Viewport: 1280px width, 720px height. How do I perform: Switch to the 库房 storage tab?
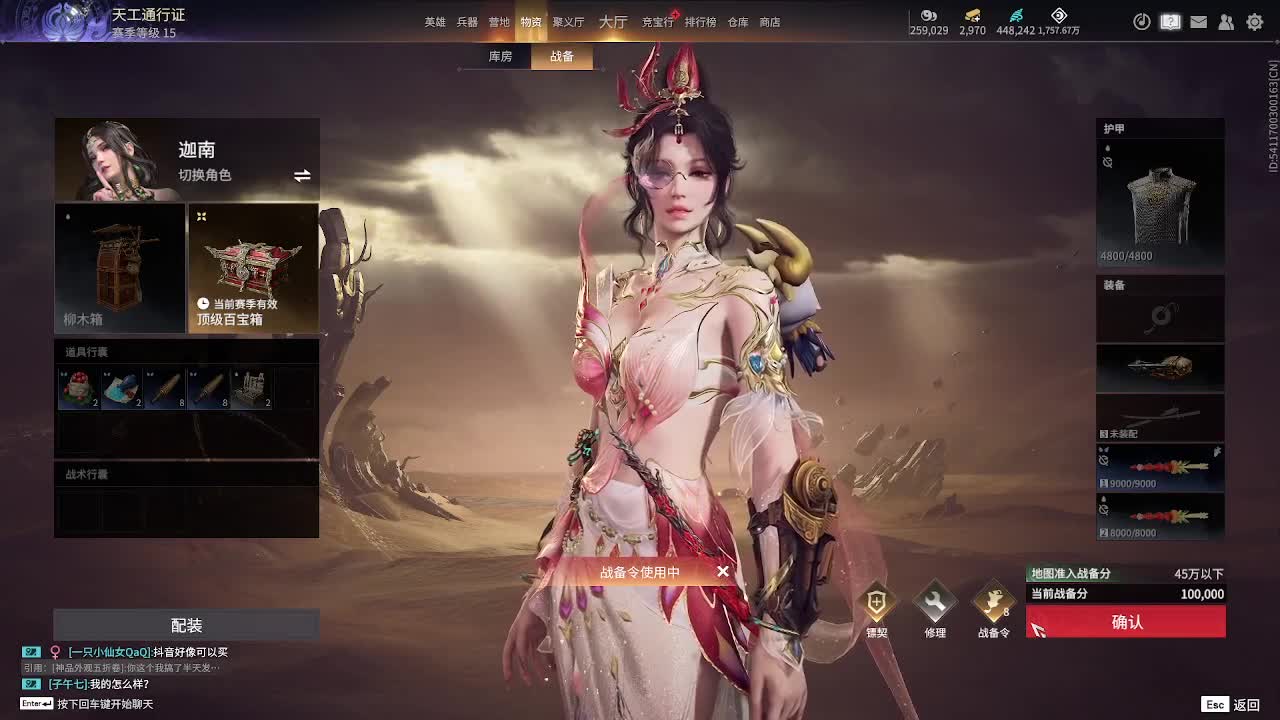click(x=500, y=57)
